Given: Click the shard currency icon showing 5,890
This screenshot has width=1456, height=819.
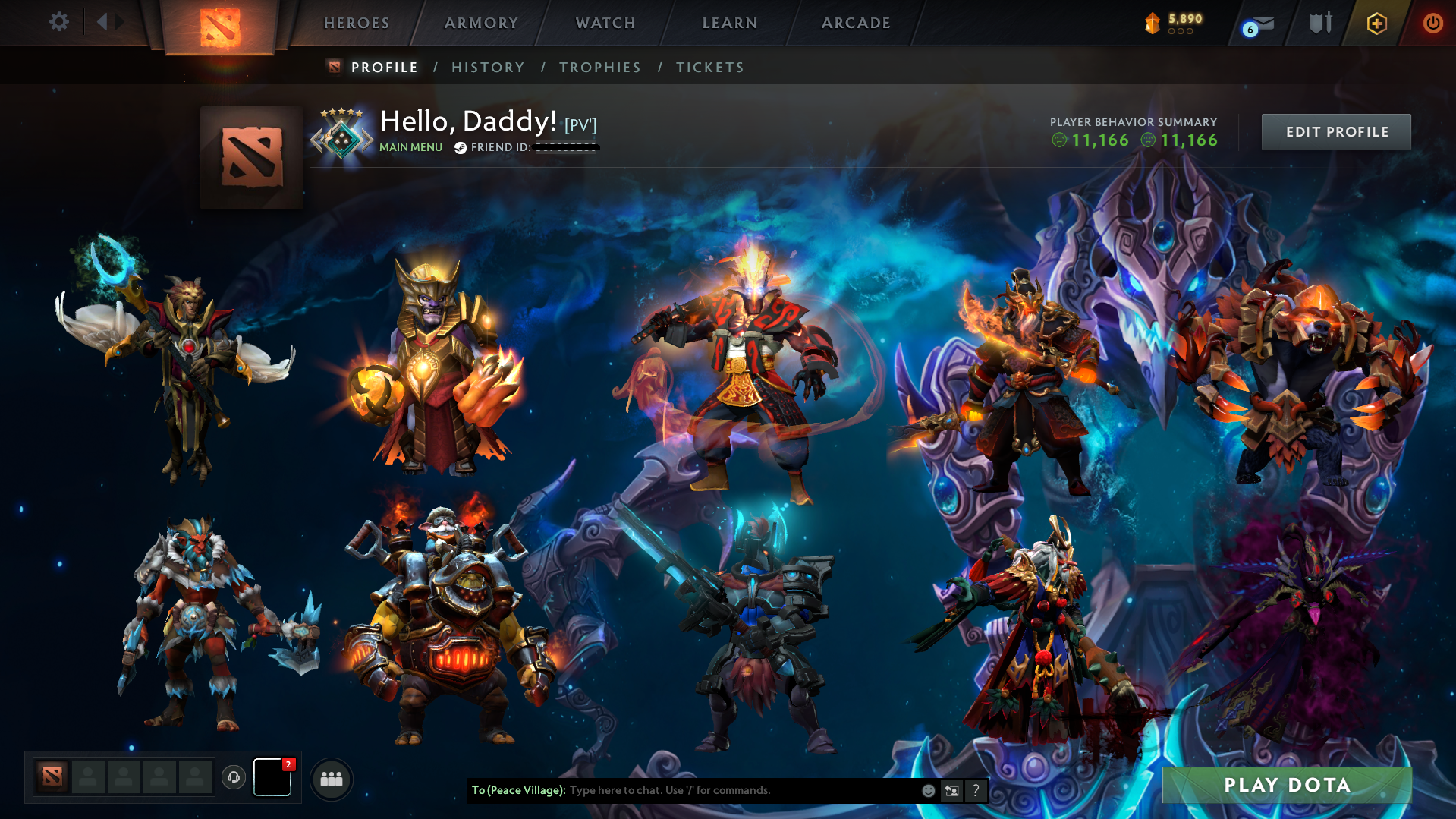Looking at the screenshot, I should pyautogui.click(x=1153, y=24).
